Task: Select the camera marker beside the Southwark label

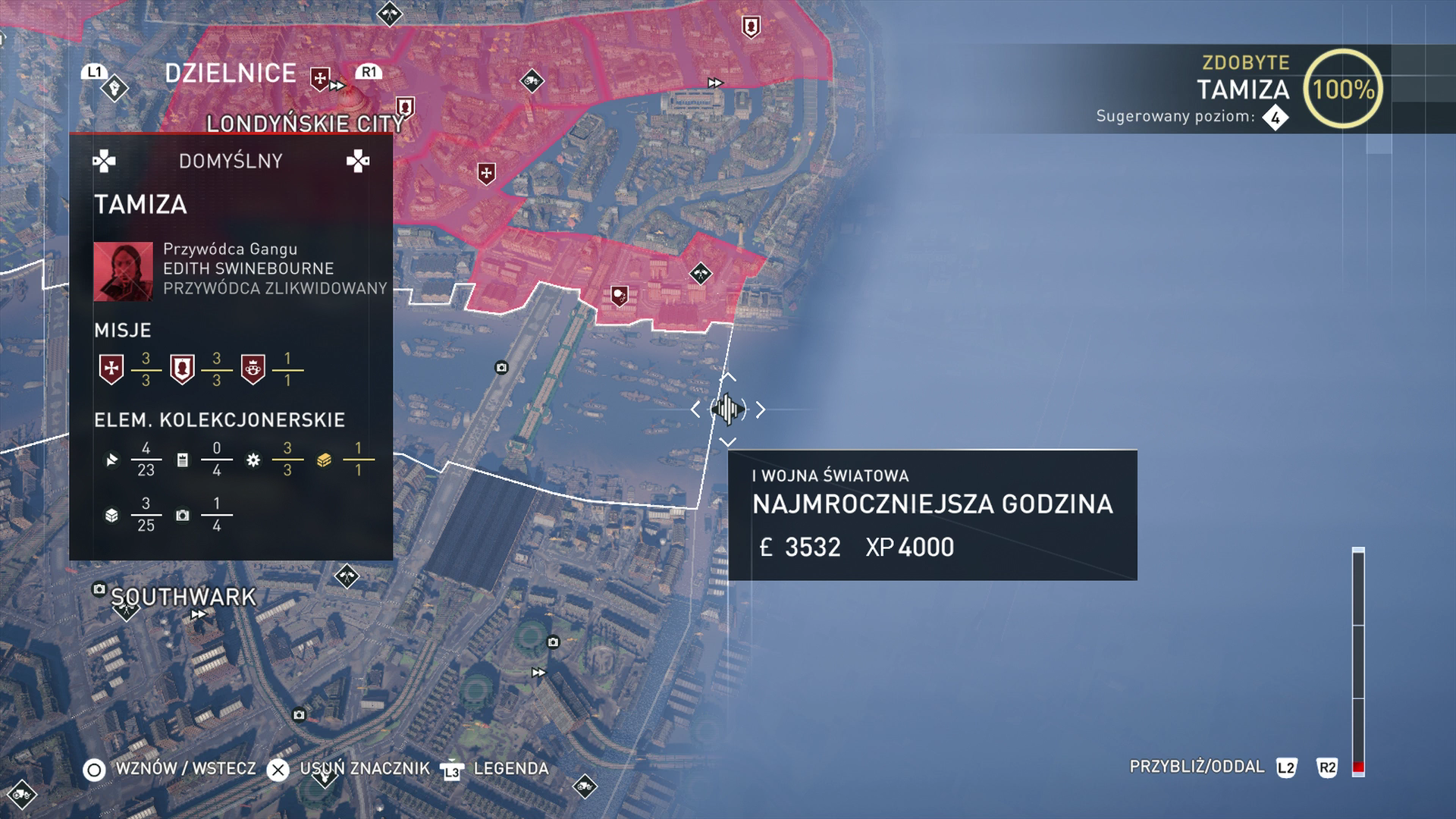Action: [99, 589]
